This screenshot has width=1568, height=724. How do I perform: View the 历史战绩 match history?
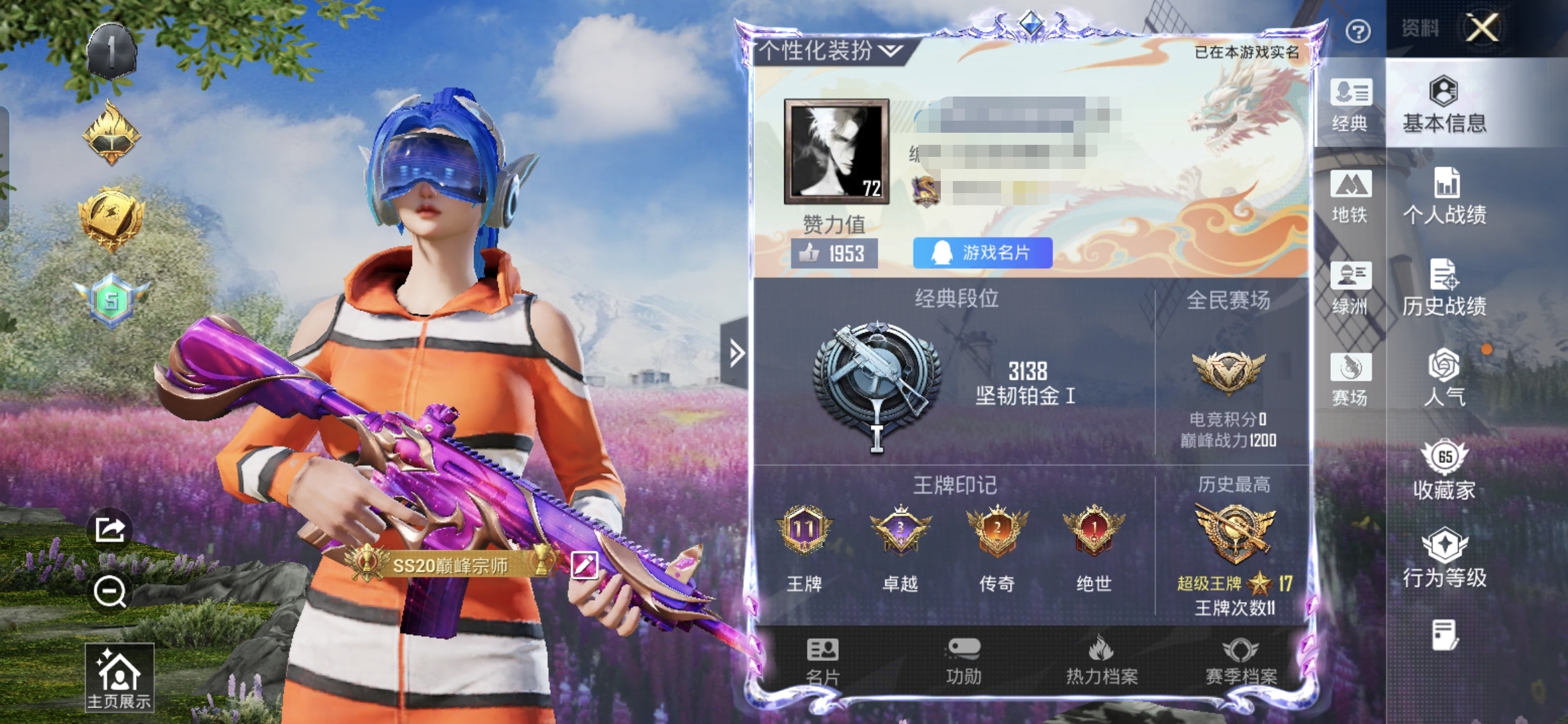[1445, 288]
